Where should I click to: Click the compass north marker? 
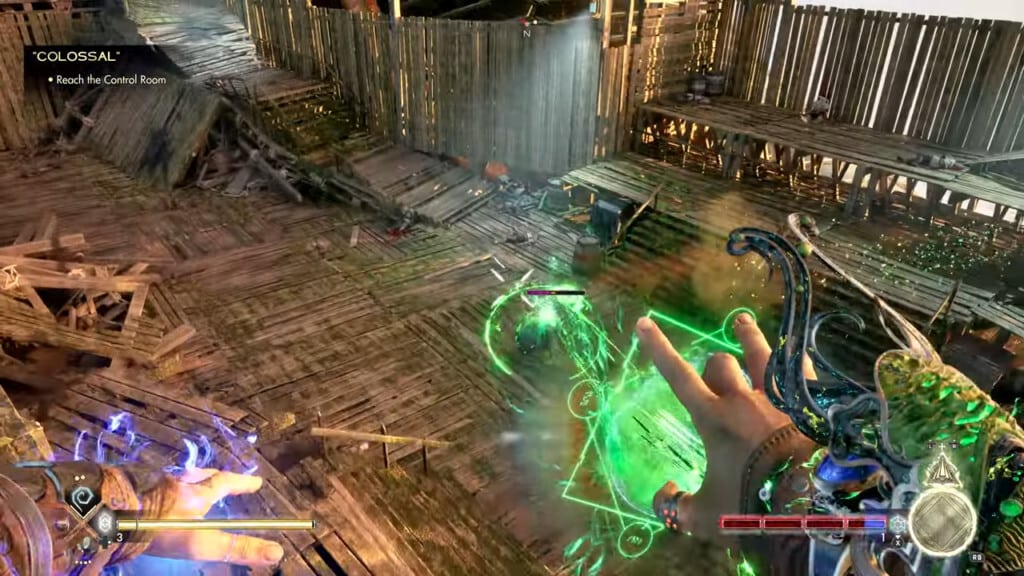point(526,33)
